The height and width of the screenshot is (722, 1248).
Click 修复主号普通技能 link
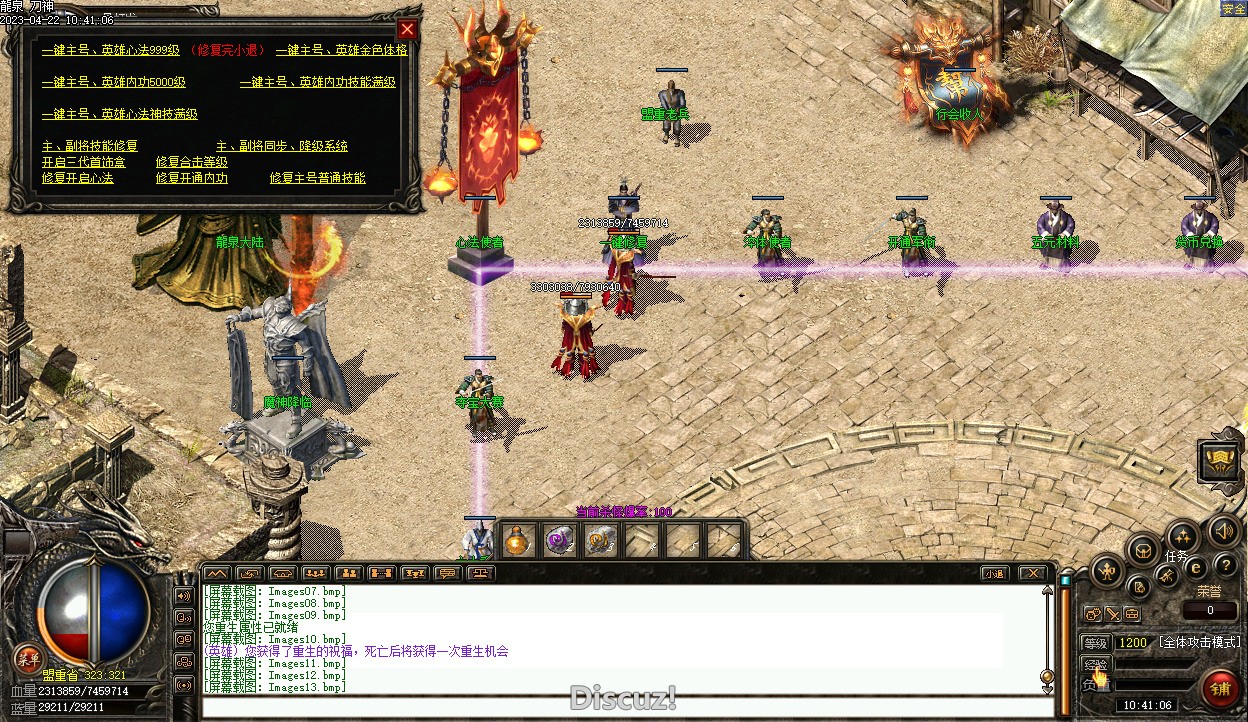(x=318, y=178)
